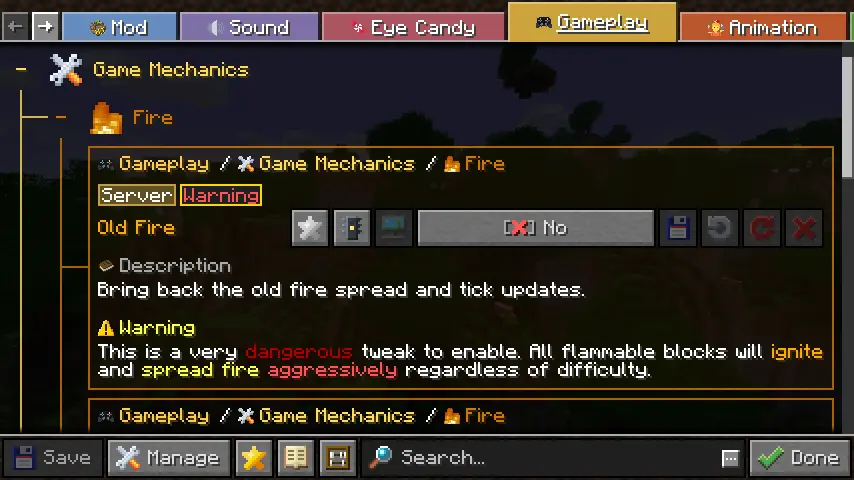Viewport: 854px width, 480px height.
Task: Mark Old Fire as favorite with star
Action: 310,228
